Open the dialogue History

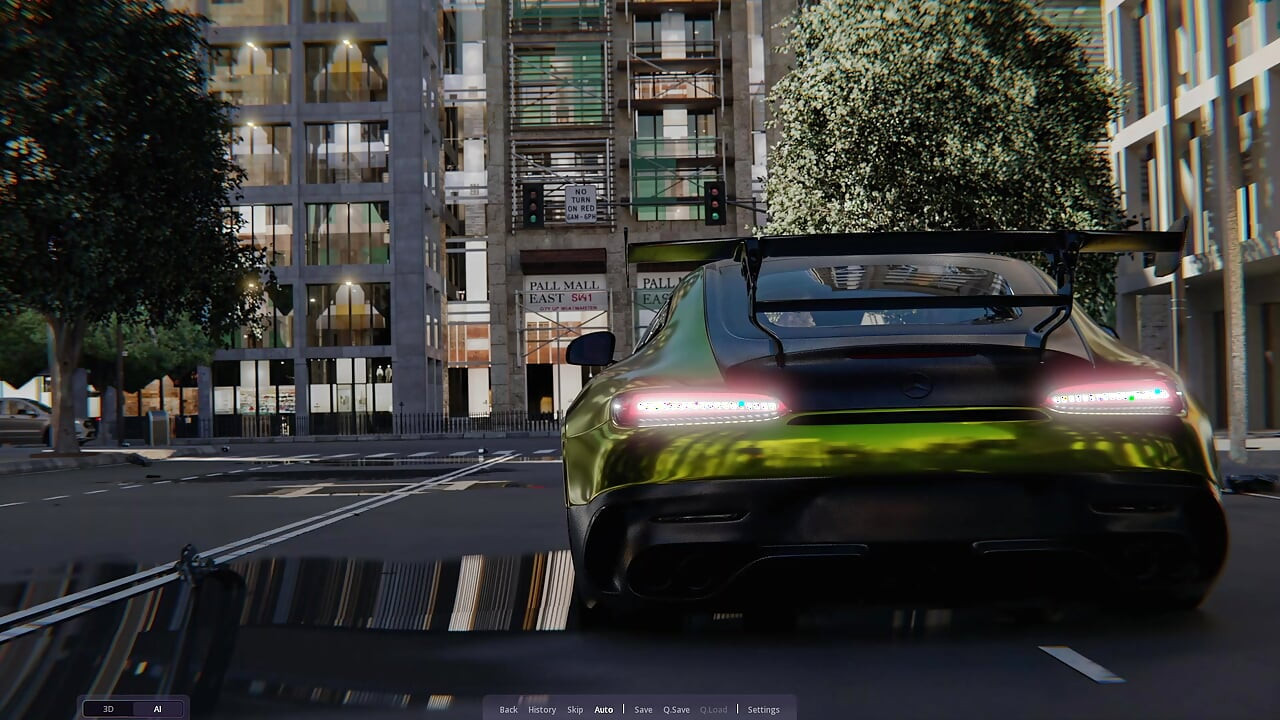coord(542,710)
